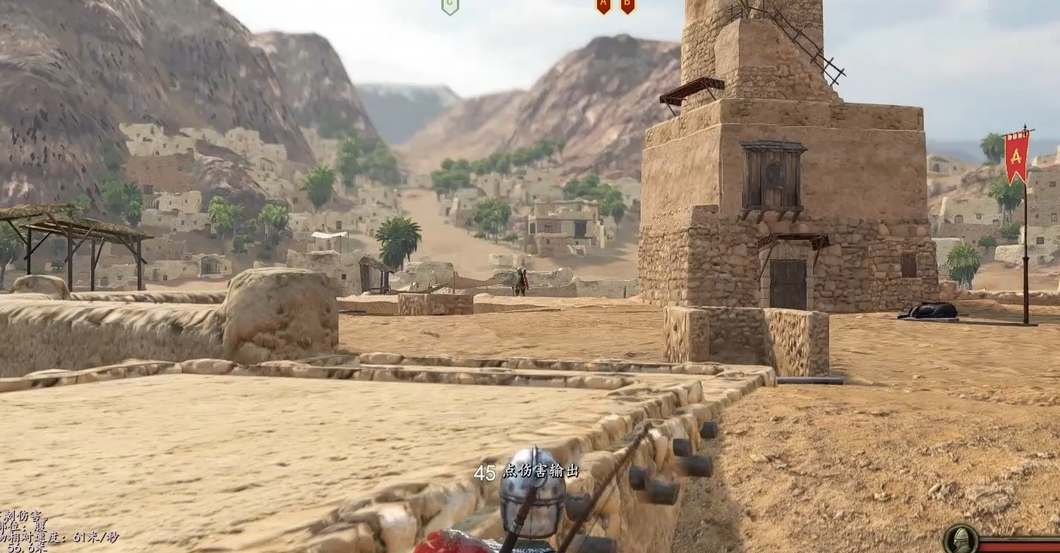Click the helmet portrait icon beside the health bar
The width and height of the screenshot is (1060, 553).
point(961,540)
